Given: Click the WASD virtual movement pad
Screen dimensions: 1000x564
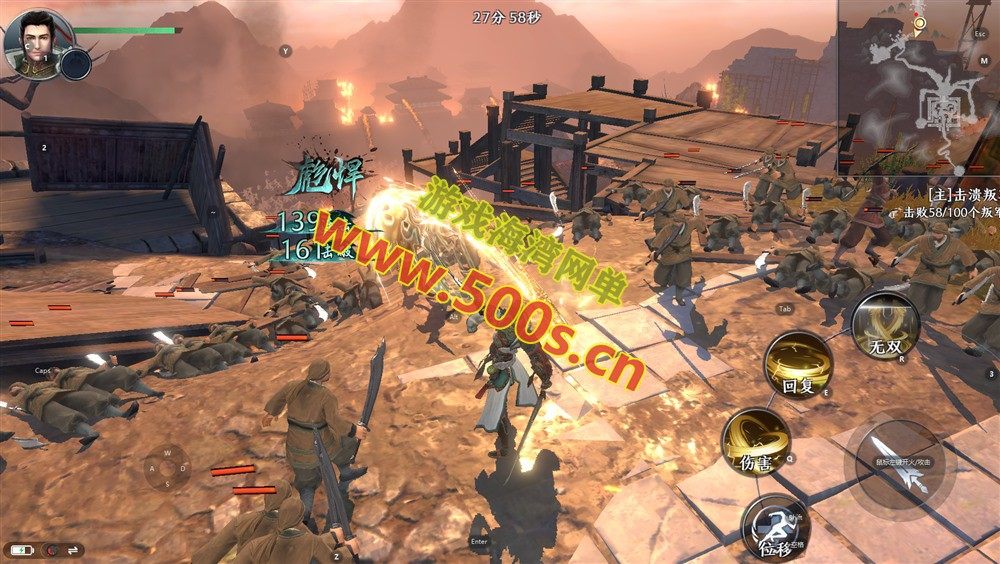Looking at the screenshot, I should pos(168,467).
